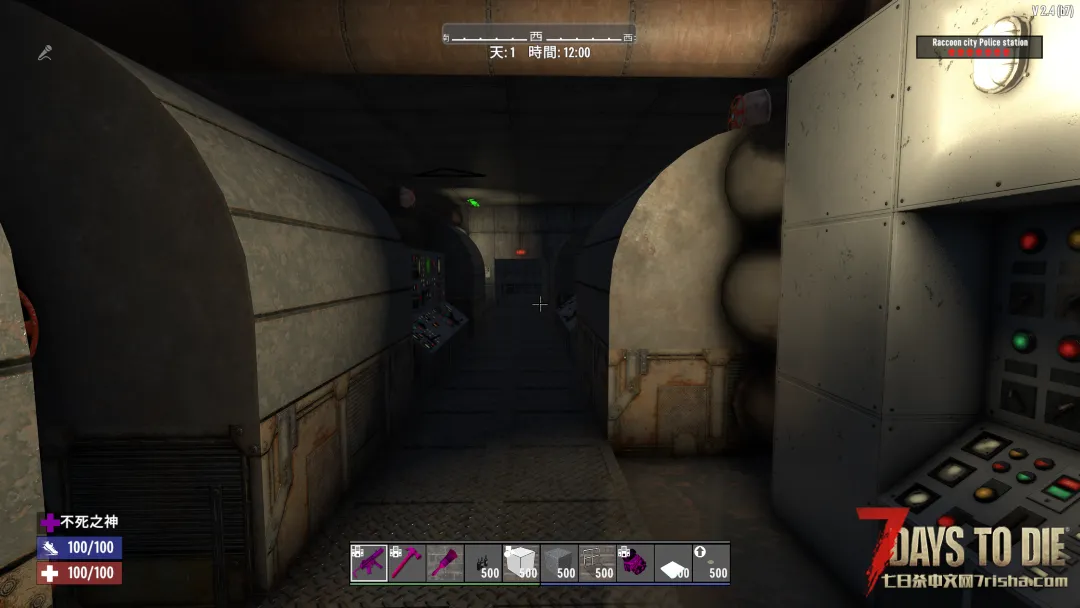Viewport: 1080px width, 608px height.
Task: Pick the white cube block slot
Action: [x=521, y=563]
